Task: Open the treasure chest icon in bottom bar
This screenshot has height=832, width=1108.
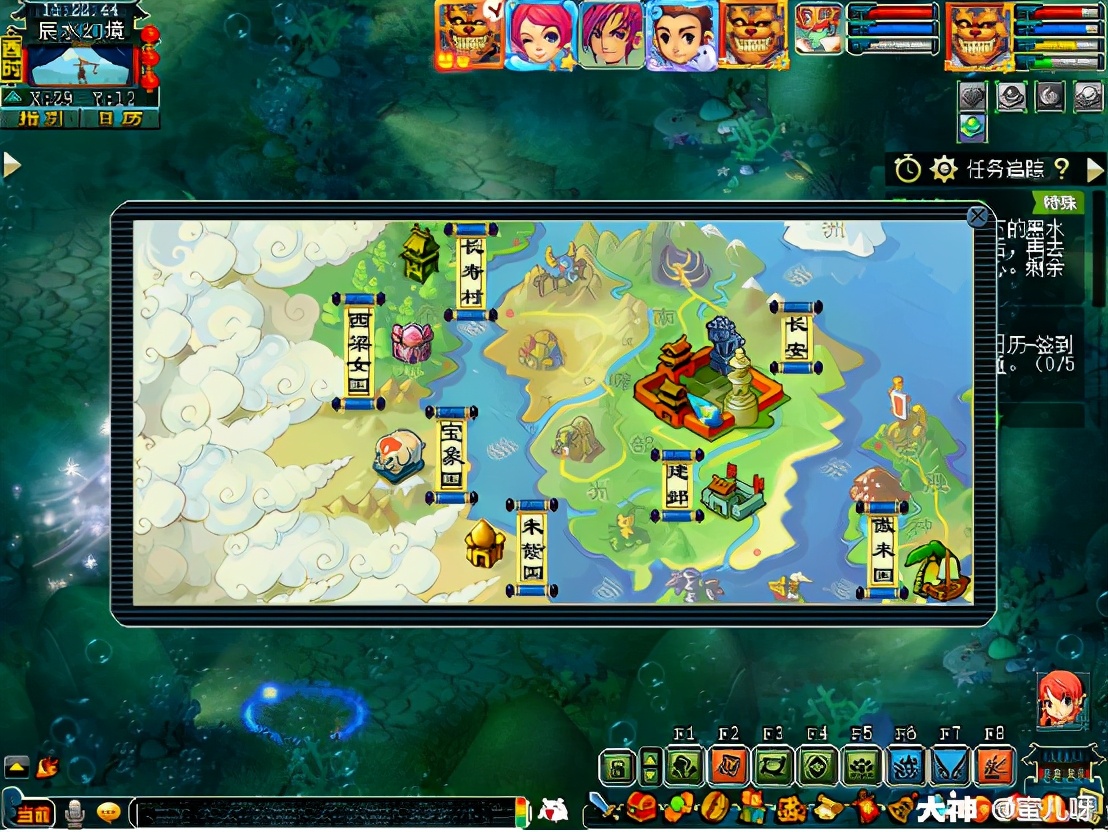Action: [640, 805]
